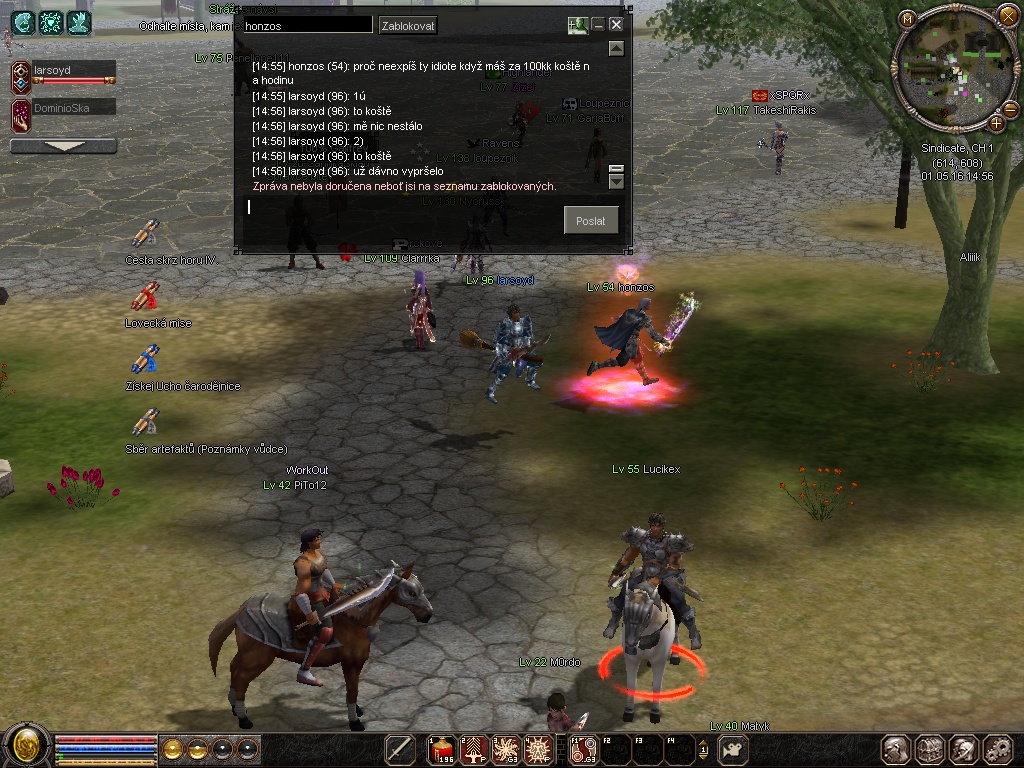Expand the party list with the down arrow
This screenshot has width=1024, height=768.
pos(63,146)
